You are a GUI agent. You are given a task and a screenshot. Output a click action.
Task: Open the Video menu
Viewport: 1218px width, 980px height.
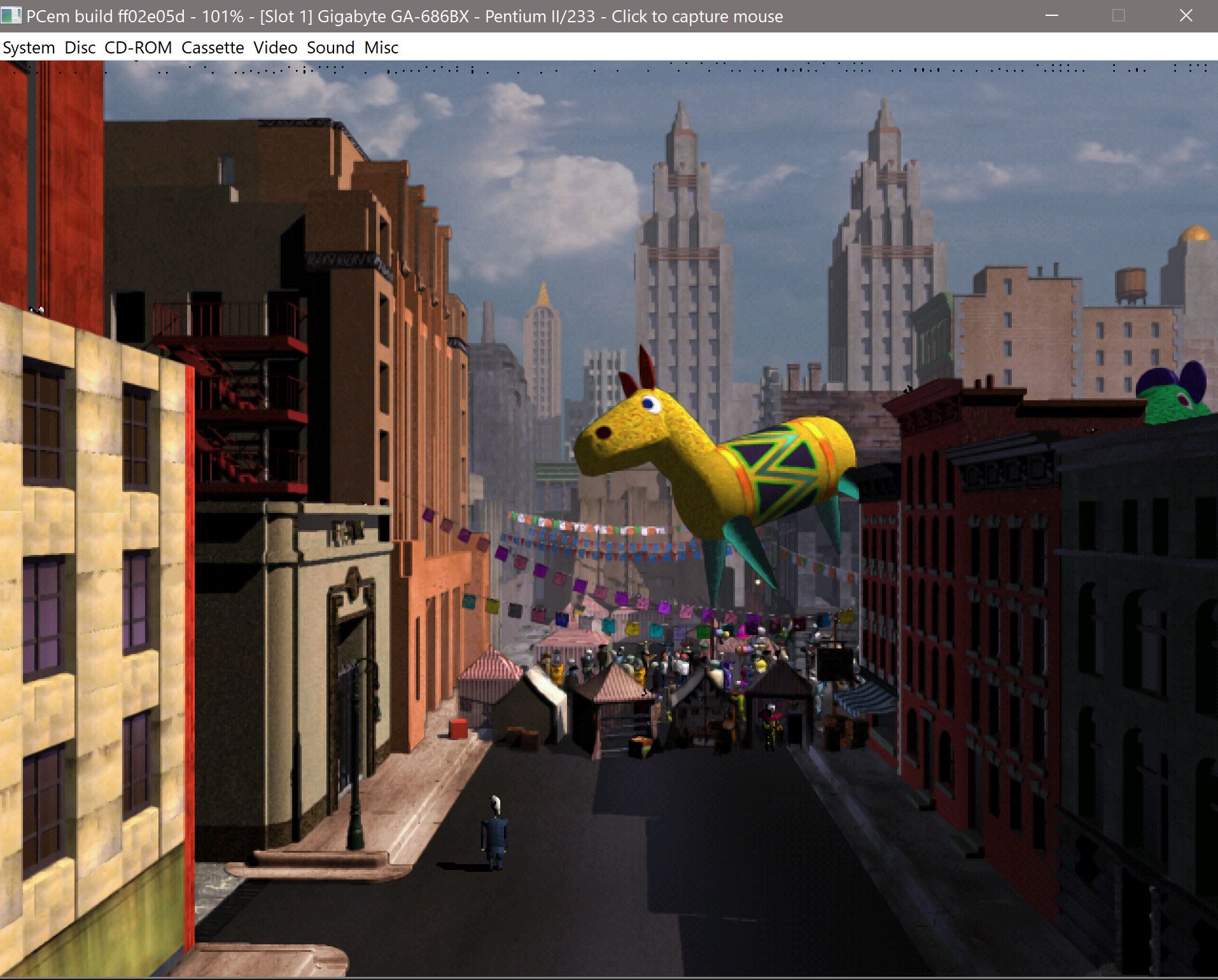coord(275,47)
